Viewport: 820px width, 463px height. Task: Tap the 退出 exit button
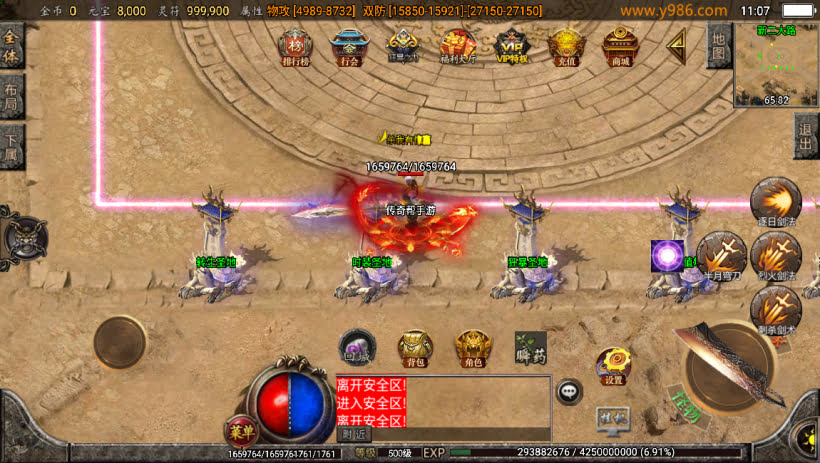click(x=807, y=137)
